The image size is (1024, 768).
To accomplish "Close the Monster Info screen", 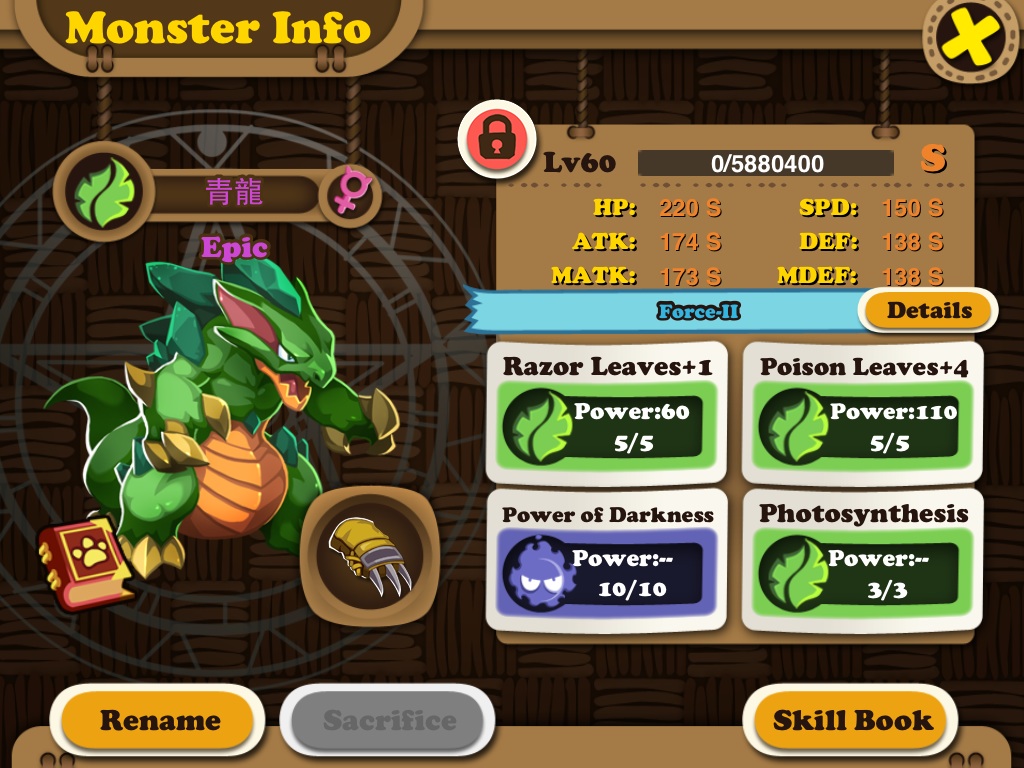I will click(972, 40).
